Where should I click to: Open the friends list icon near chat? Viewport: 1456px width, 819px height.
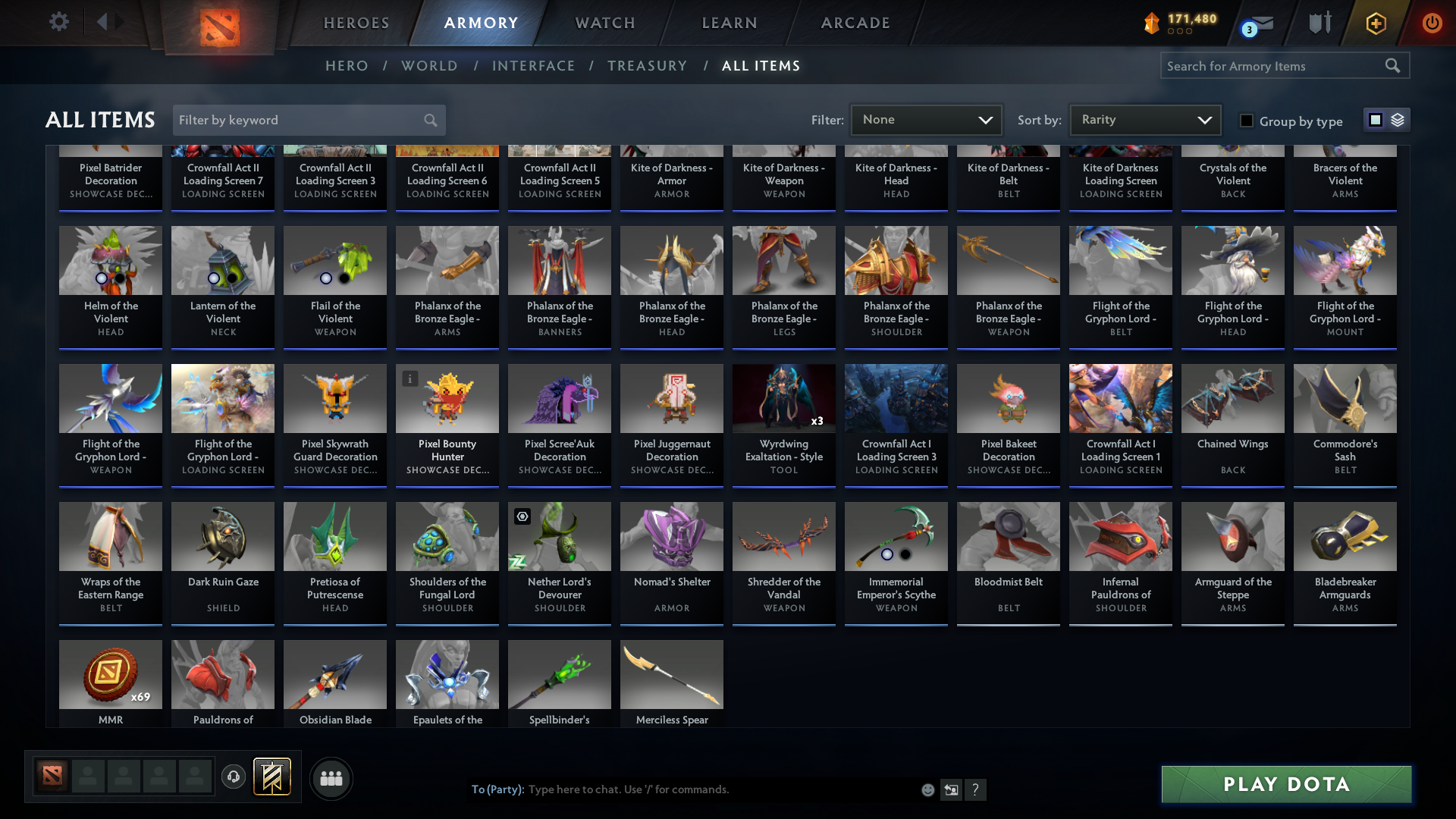coord(331,778)
